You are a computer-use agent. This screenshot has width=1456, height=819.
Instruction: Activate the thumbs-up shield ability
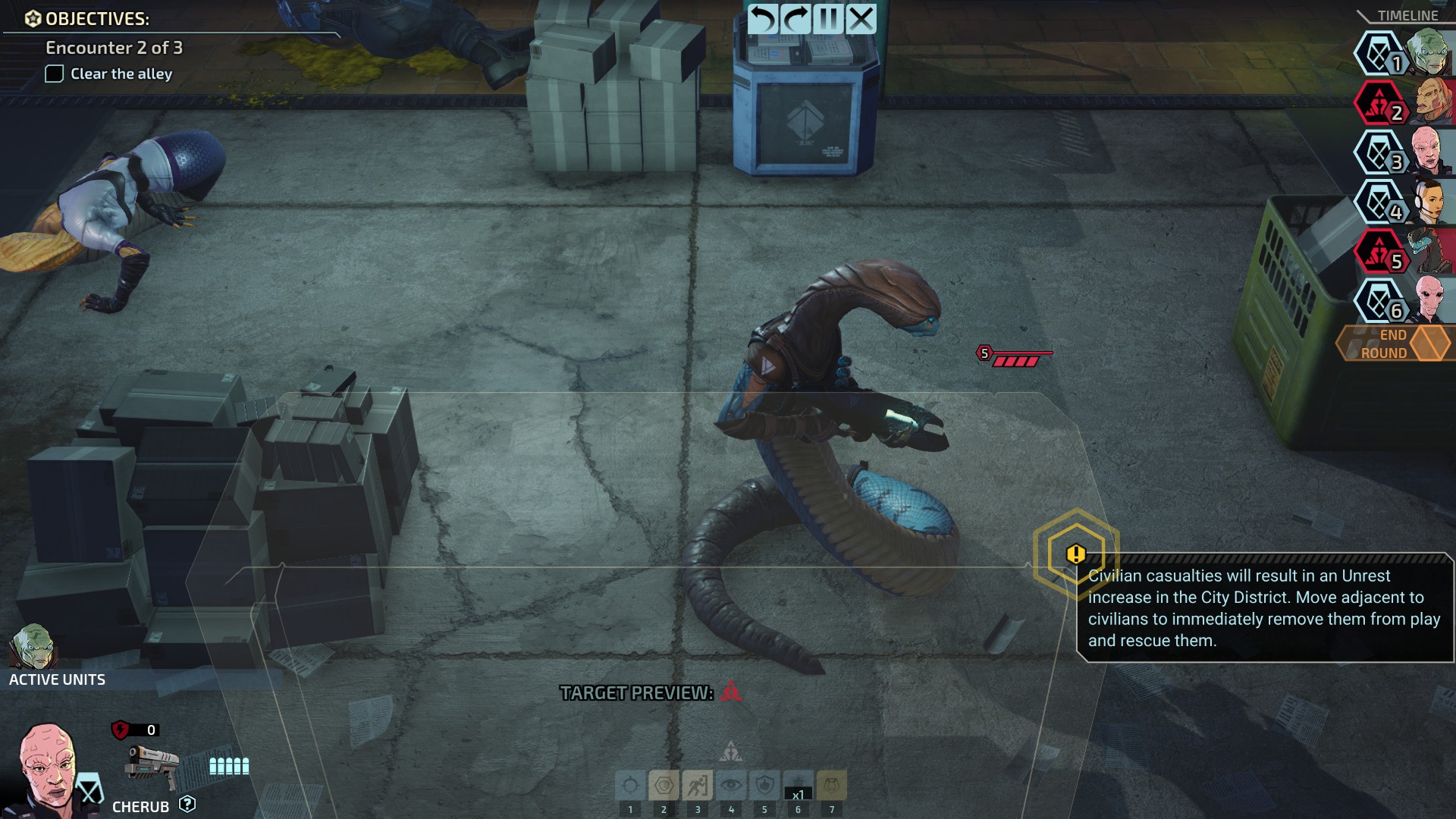pyautogui.click(x=764, y=786)
